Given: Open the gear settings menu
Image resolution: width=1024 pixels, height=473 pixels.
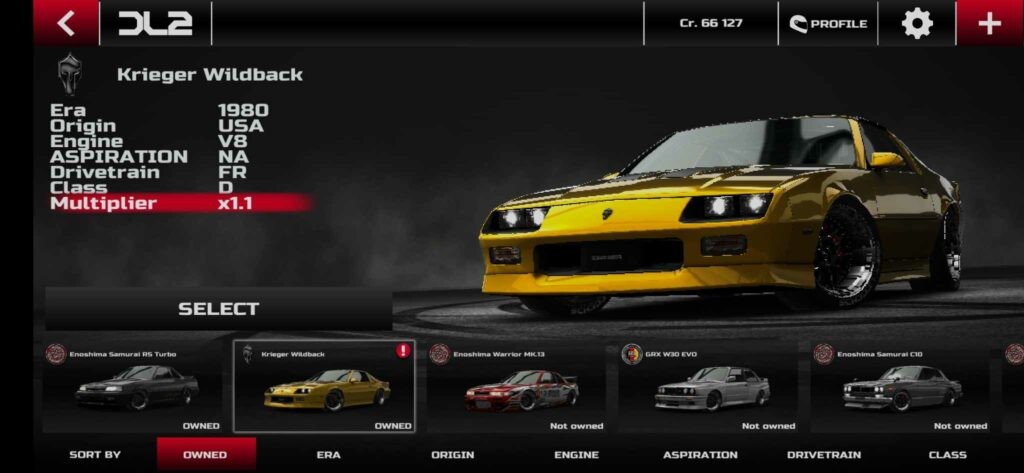Looking at the screenshot, I should pos(917,23).
